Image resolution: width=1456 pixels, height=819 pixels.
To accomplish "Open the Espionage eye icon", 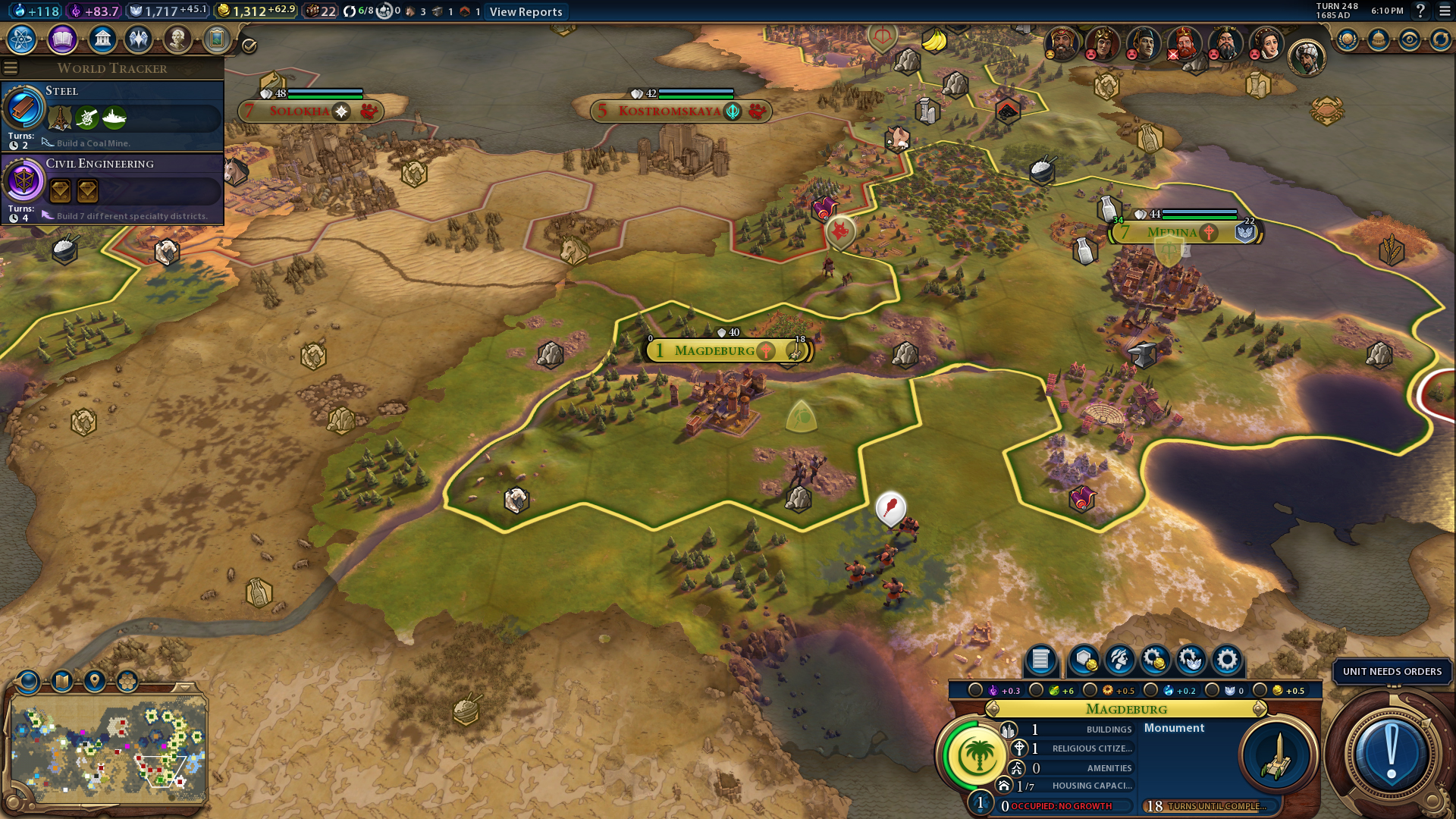I will tap(1409, 39).
